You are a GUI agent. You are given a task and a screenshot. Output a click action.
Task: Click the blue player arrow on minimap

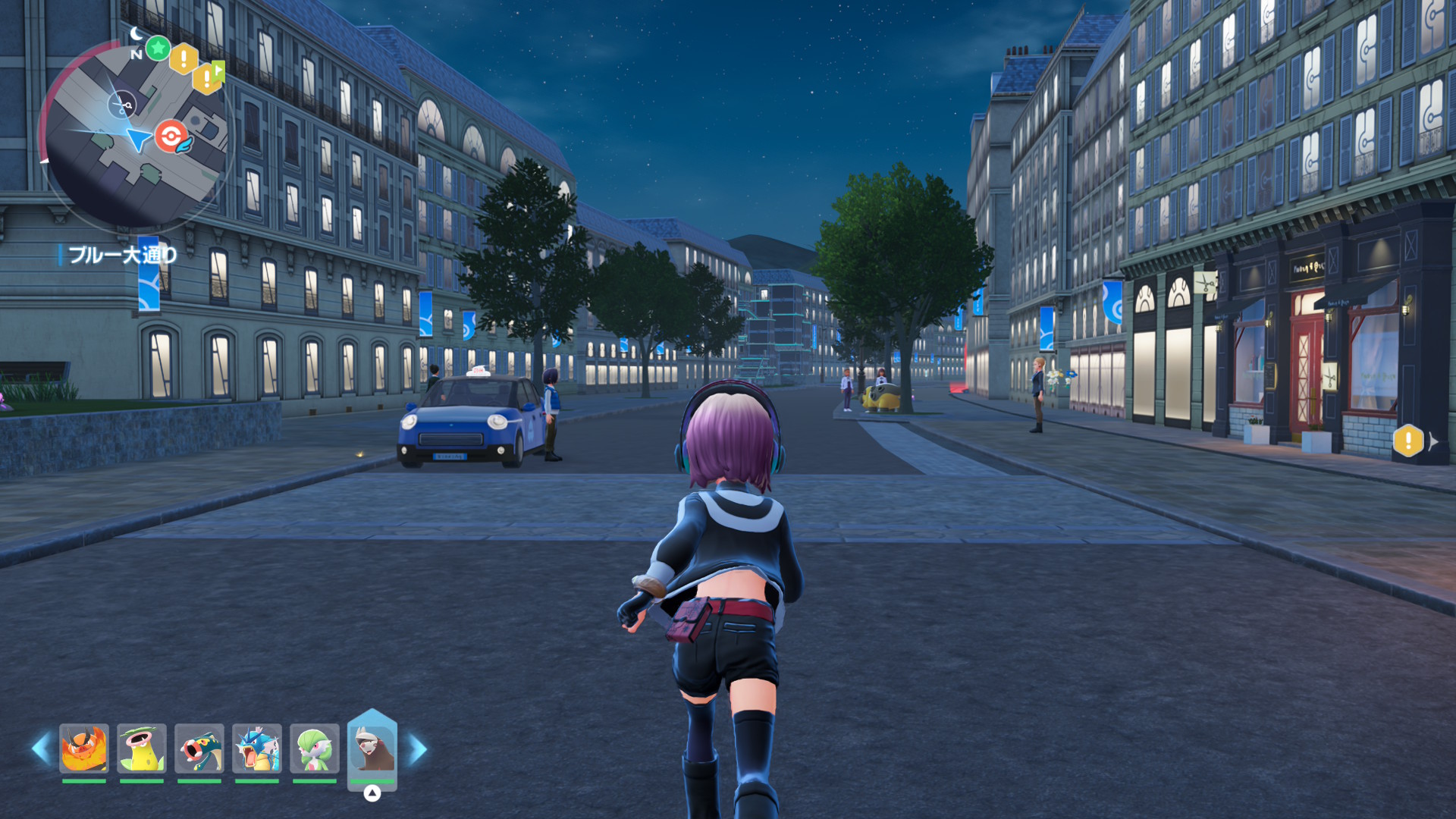coord(139,139)
